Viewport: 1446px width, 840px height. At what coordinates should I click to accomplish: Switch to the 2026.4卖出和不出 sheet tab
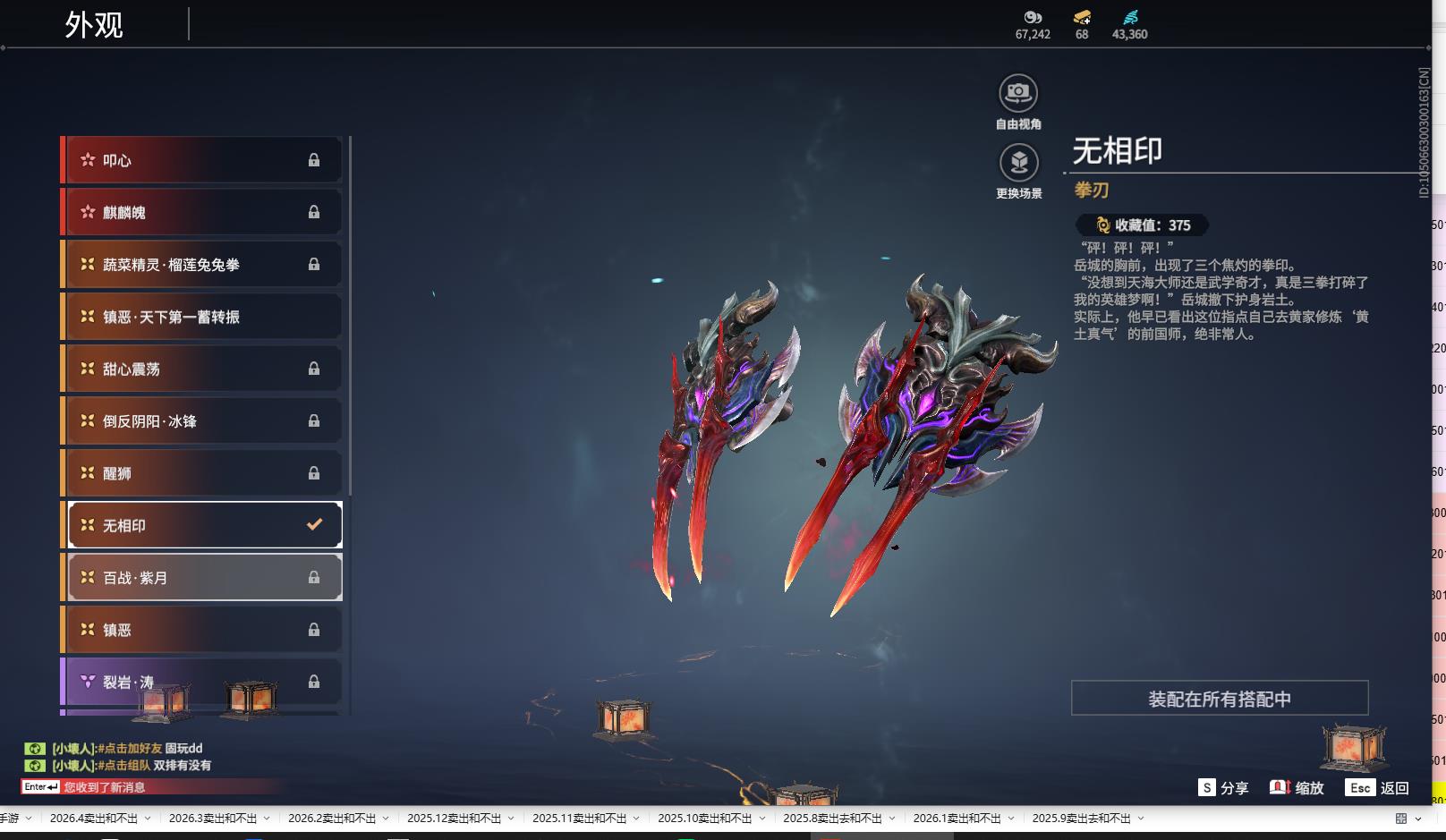[94, 819]
